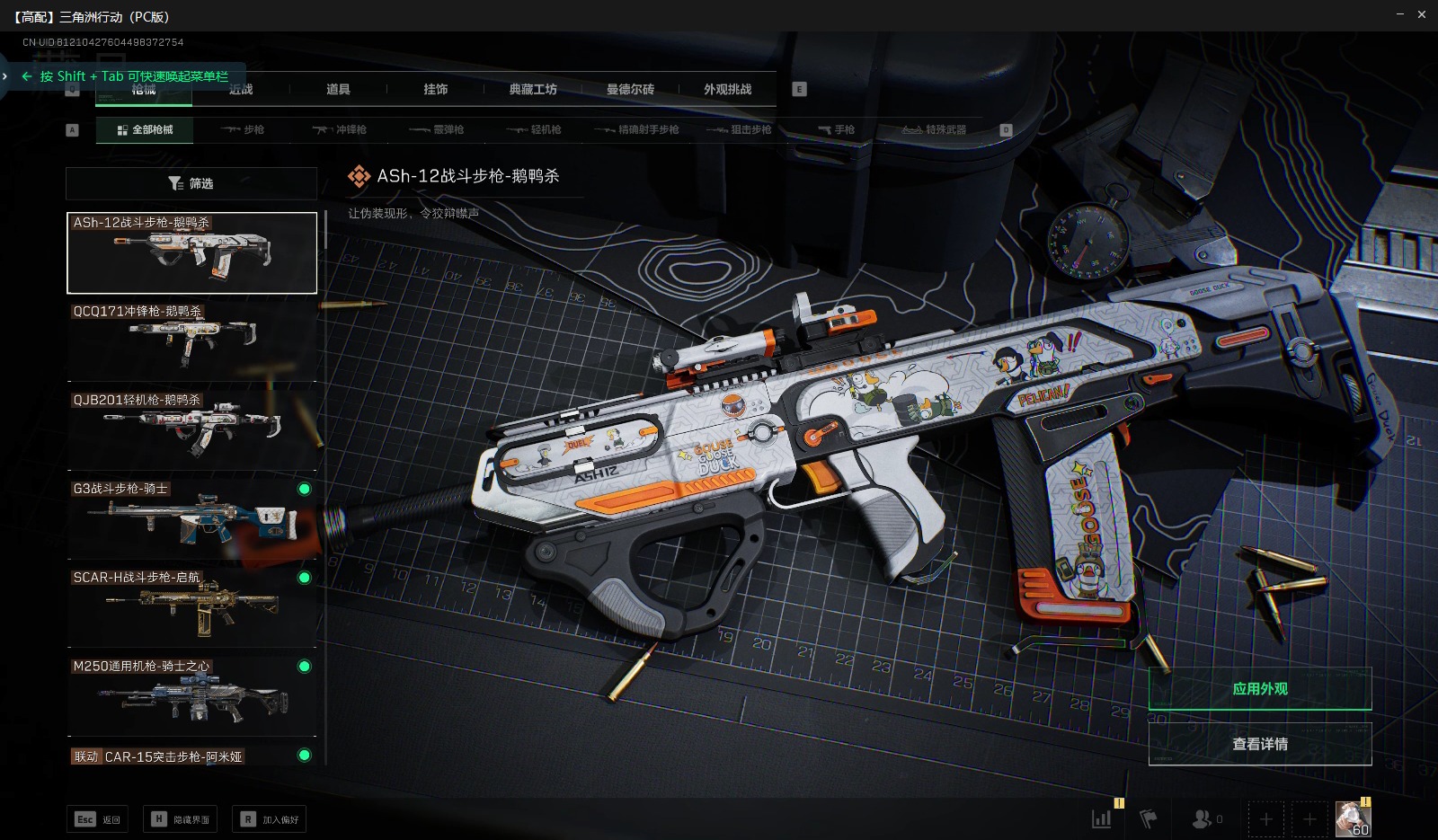Filter weapons by 手枪 category

click(x=836, y=130)
